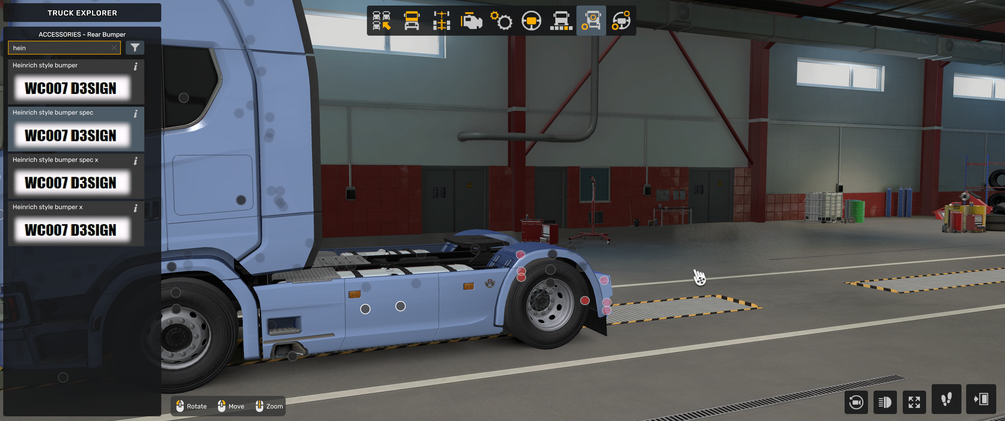
Task: Open the transmission gears icon
Action: point(501,20)
